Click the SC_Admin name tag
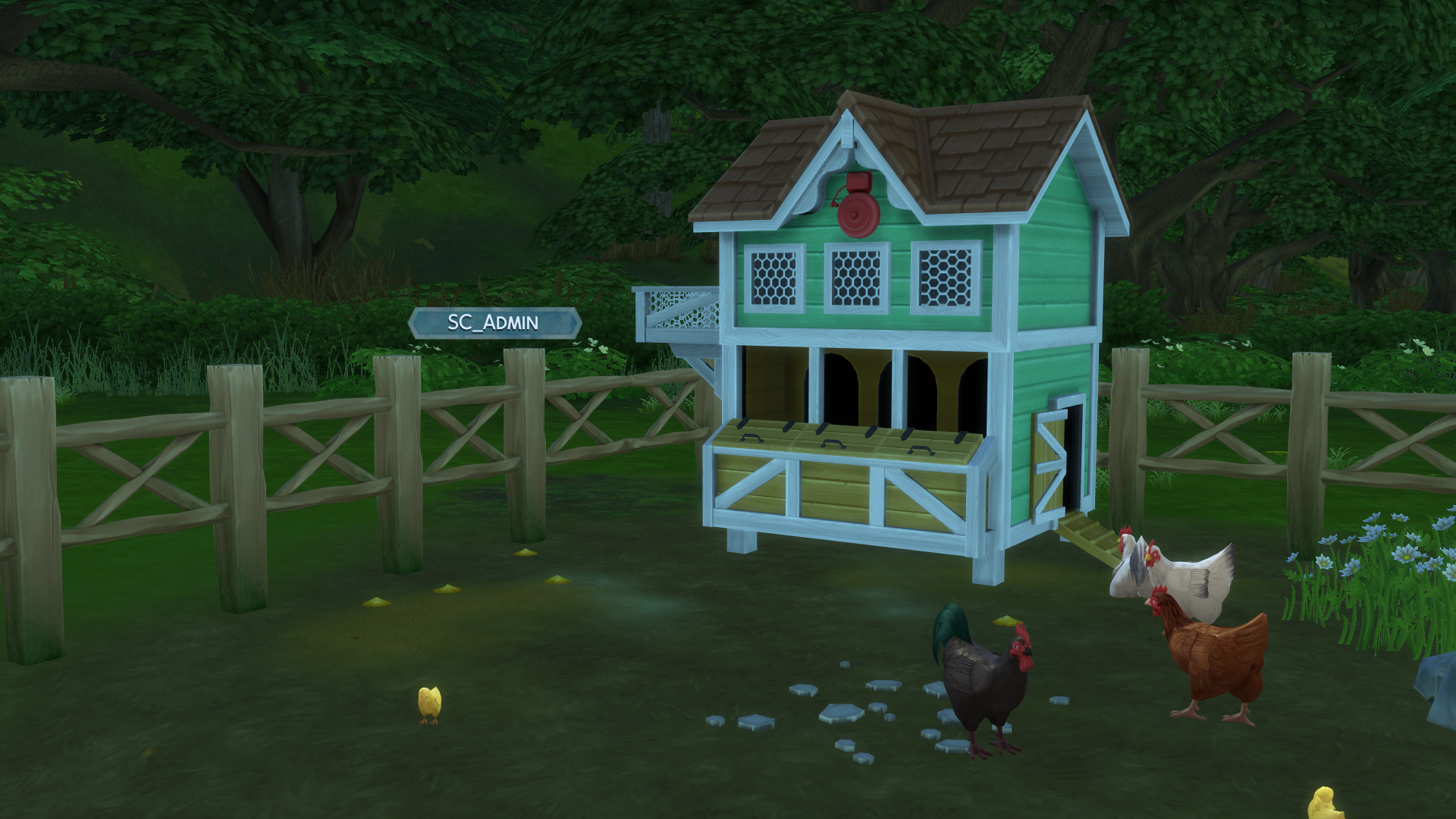 [x=494, y=323]
